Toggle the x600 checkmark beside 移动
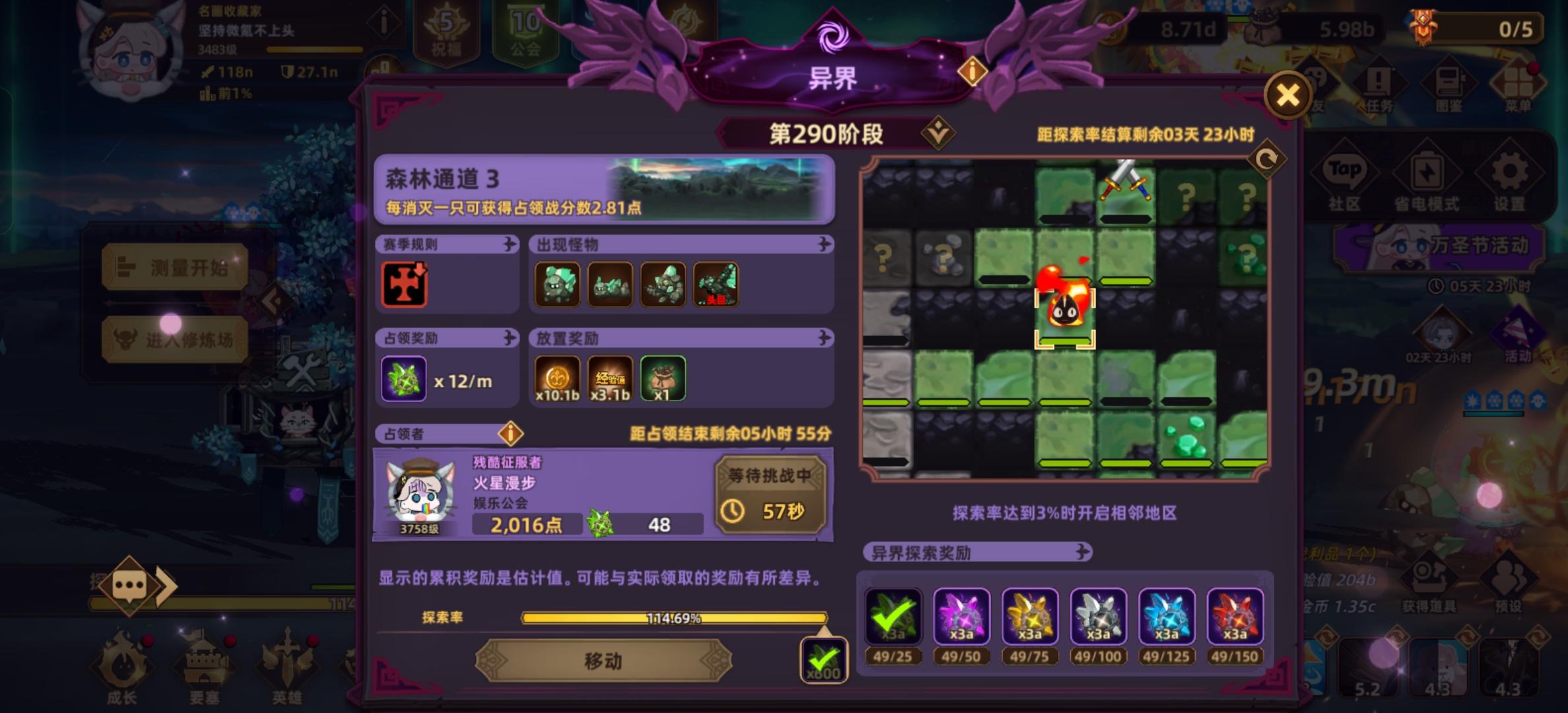This screenshot has height=713, width=1568. [x=824, y=659]
